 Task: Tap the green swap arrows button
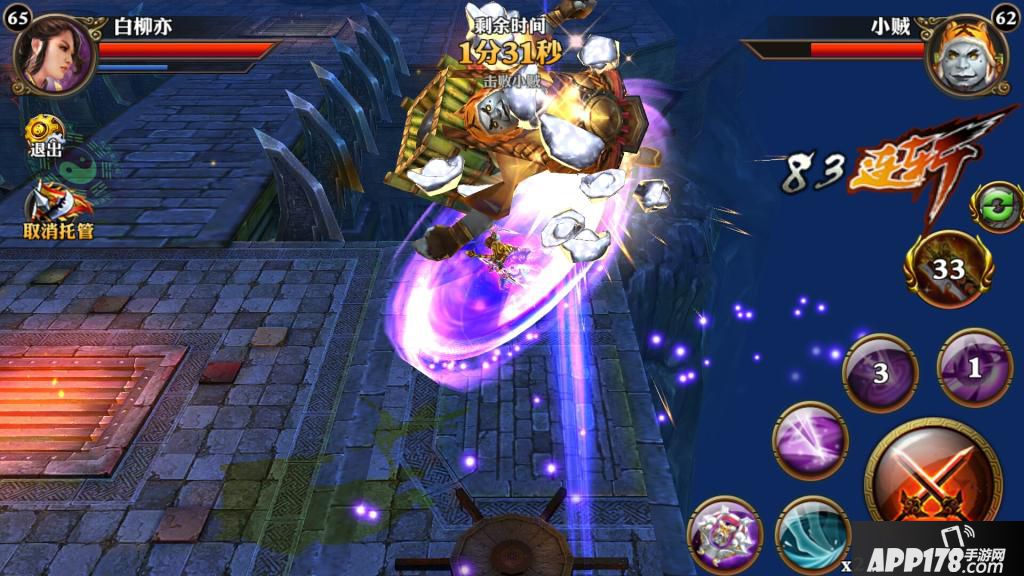coord(996,205)
